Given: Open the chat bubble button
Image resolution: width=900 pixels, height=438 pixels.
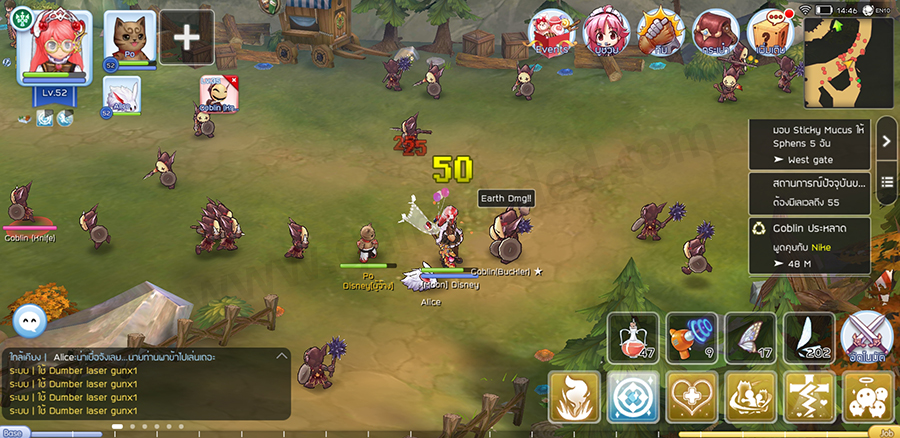Looking at the screenshot, I should (x=34, y=320).
